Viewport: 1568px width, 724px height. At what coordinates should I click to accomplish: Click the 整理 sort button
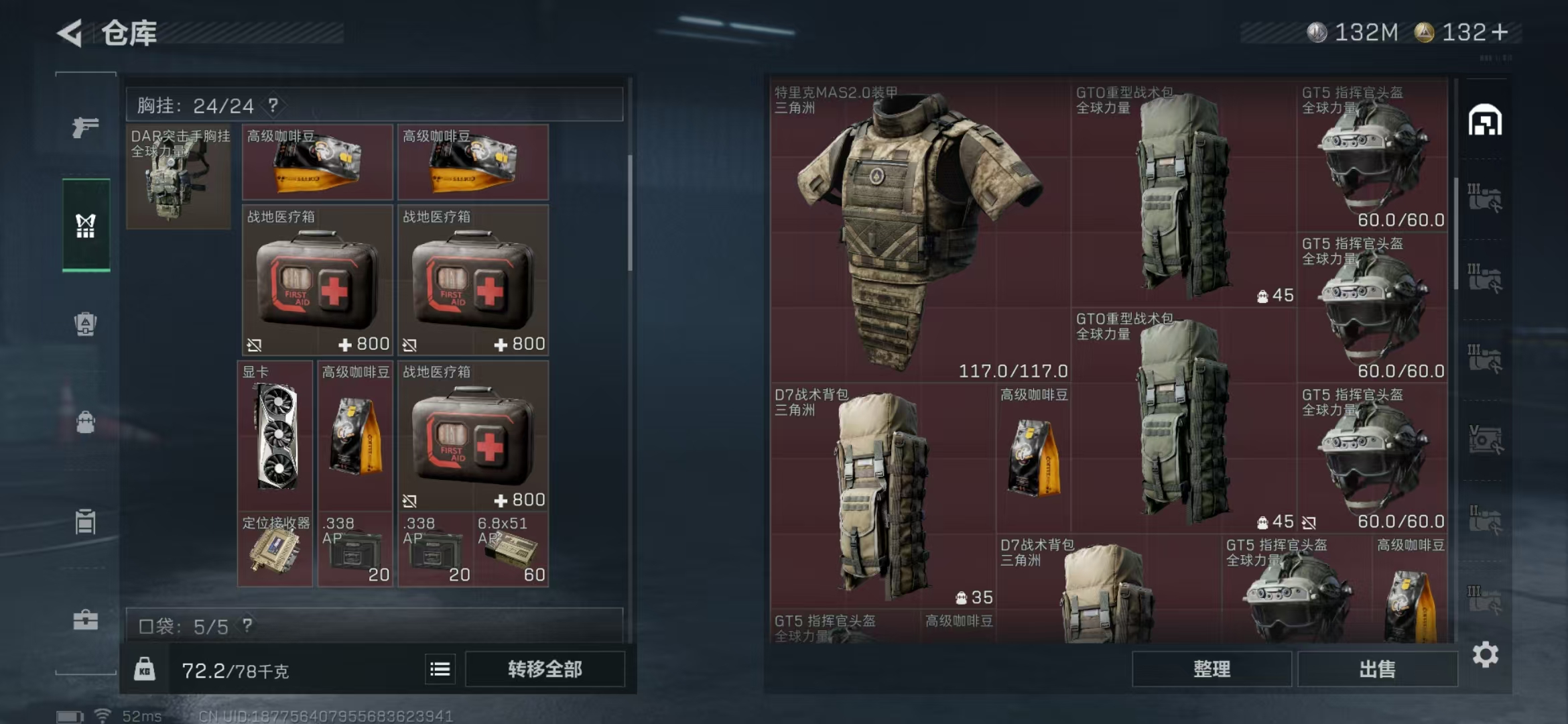[x=1212, y=669]
